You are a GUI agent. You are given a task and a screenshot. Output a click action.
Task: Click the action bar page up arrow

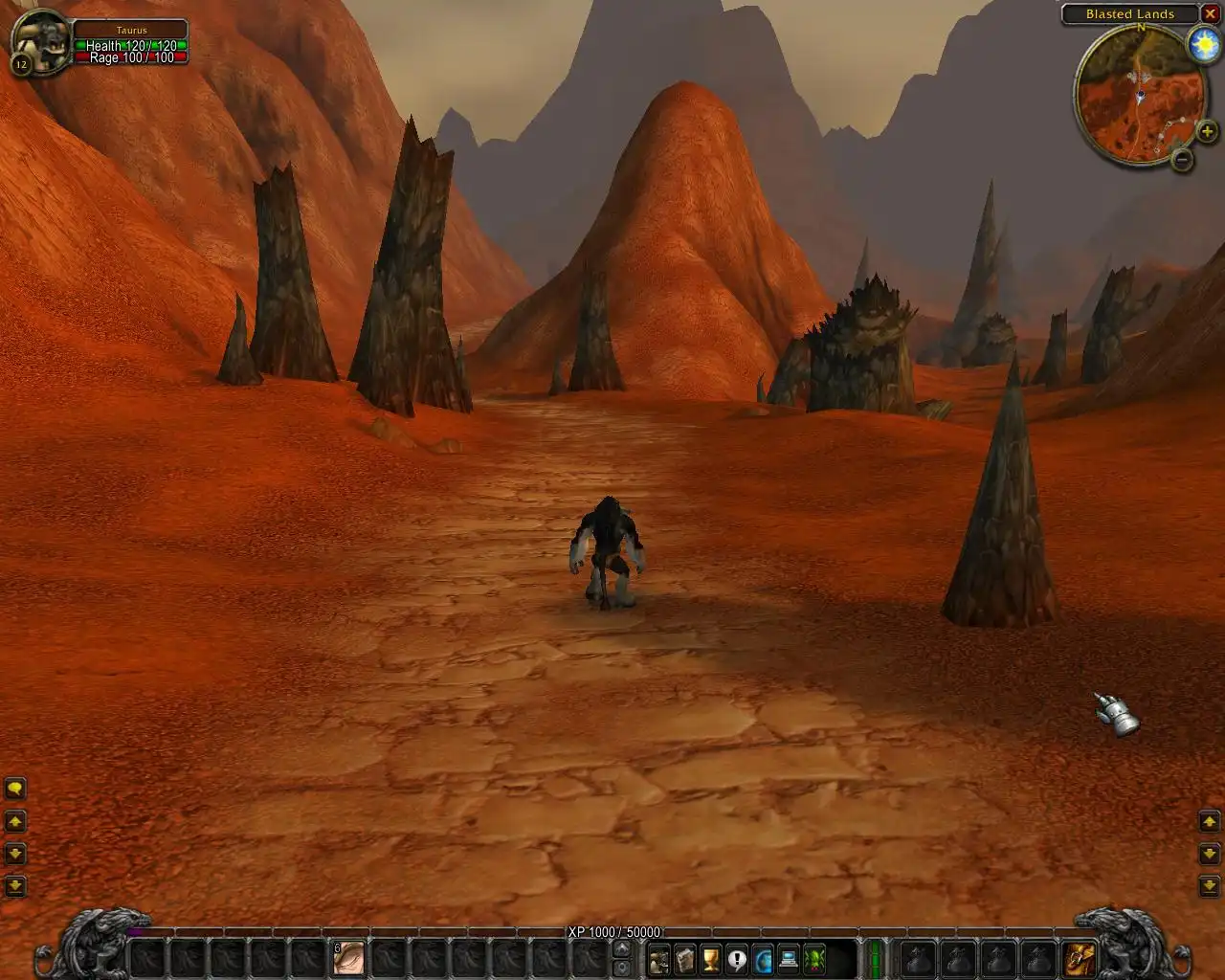(621, 948)
